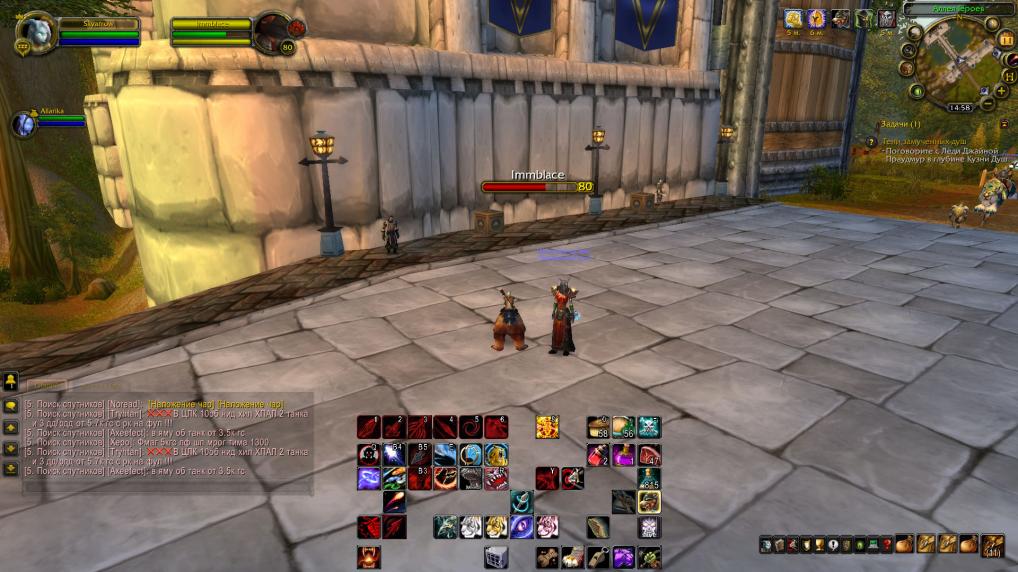The image size is (1018, 572).
Task: Click the Immblace target portrait
Action: [x=270, y=31]
